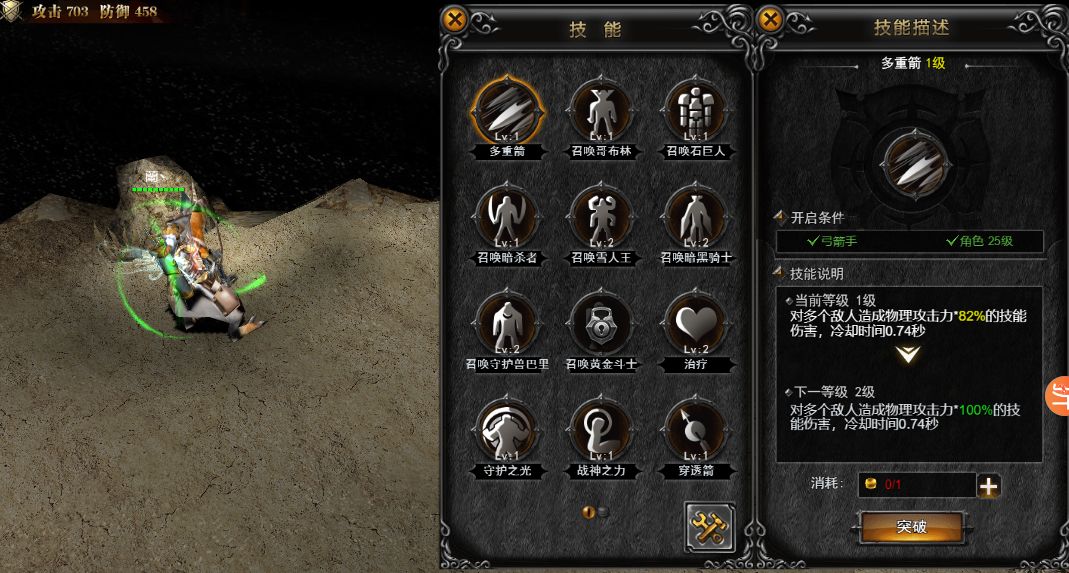Viewport: 1069px width, 573px height.
Task: Select the 治疗 heart skill icon
Action: click(696, 323)
